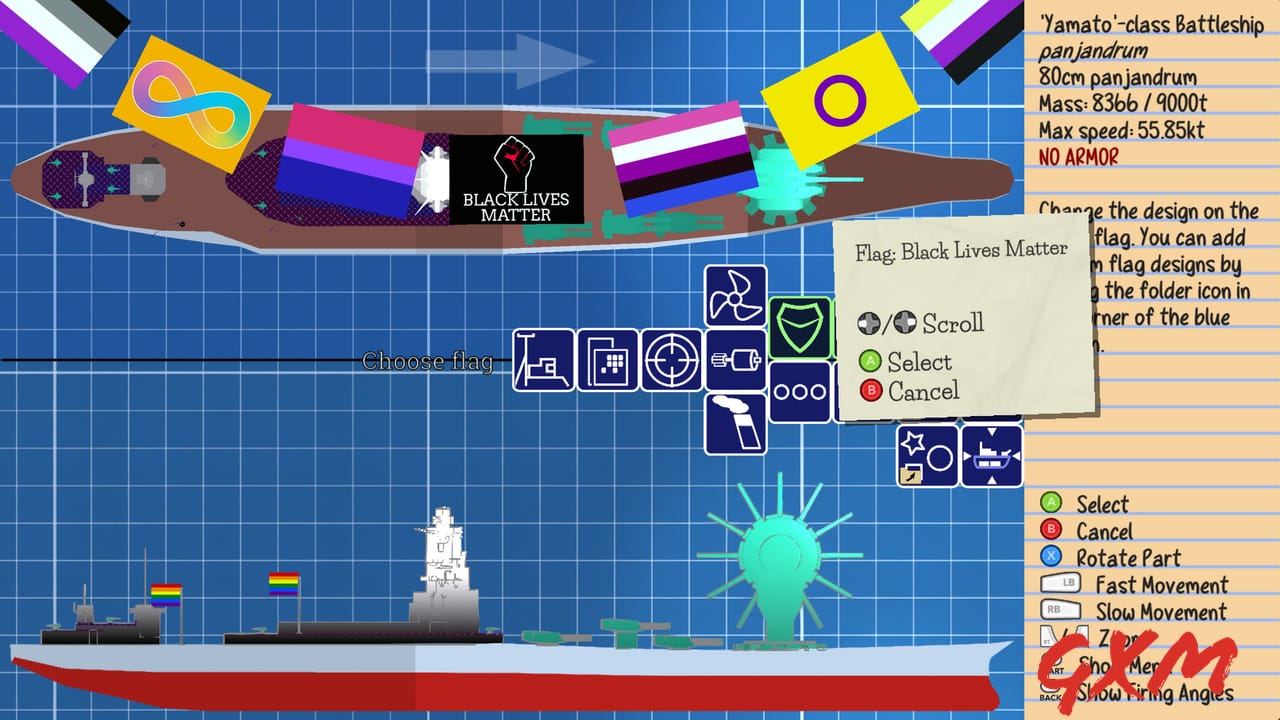The height and width of the screenshot is (720, 1280).
Task: Click the triple-circle options icon
Action: point(800,392)
